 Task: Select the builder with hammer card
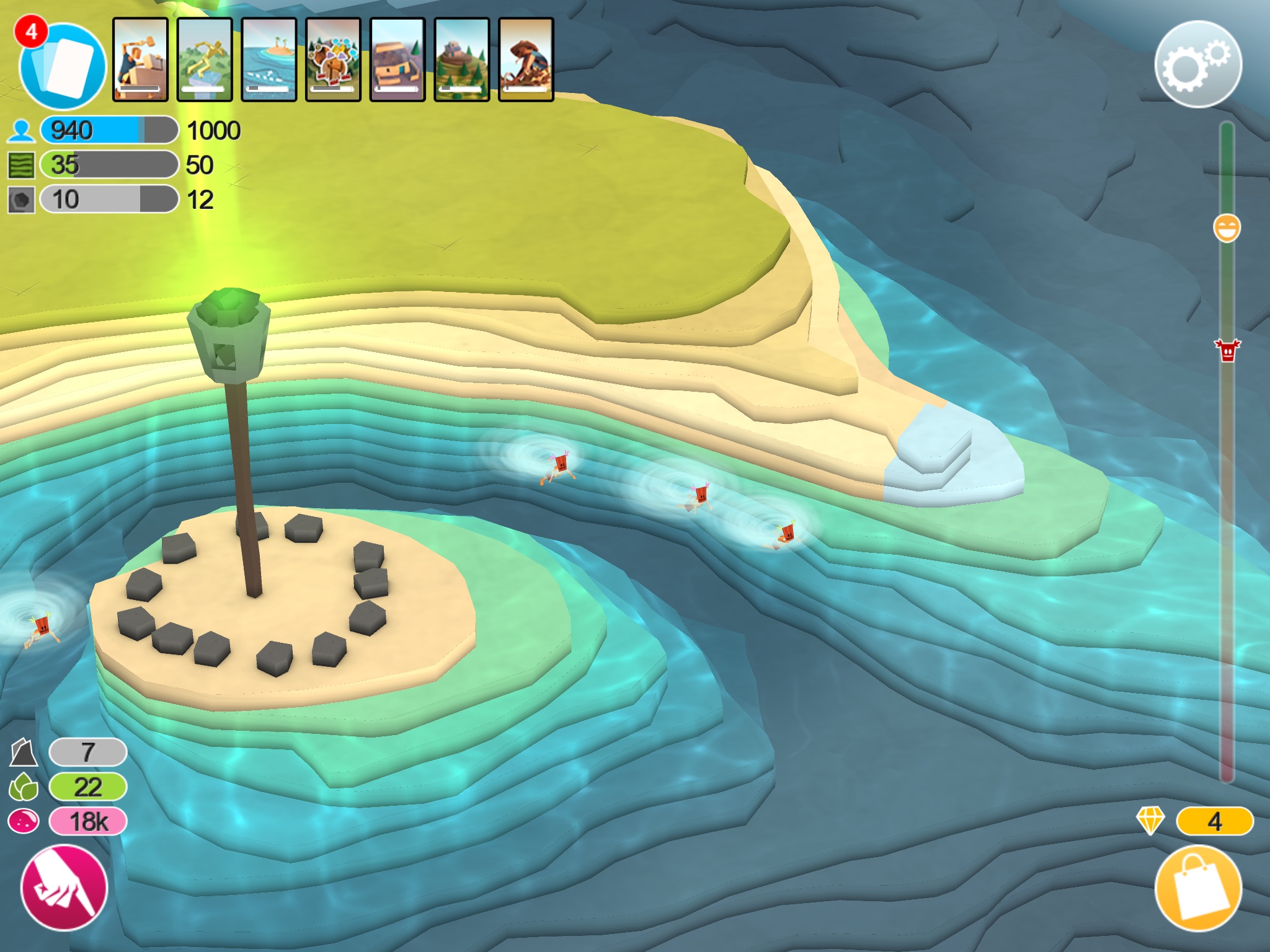(140, 59)
